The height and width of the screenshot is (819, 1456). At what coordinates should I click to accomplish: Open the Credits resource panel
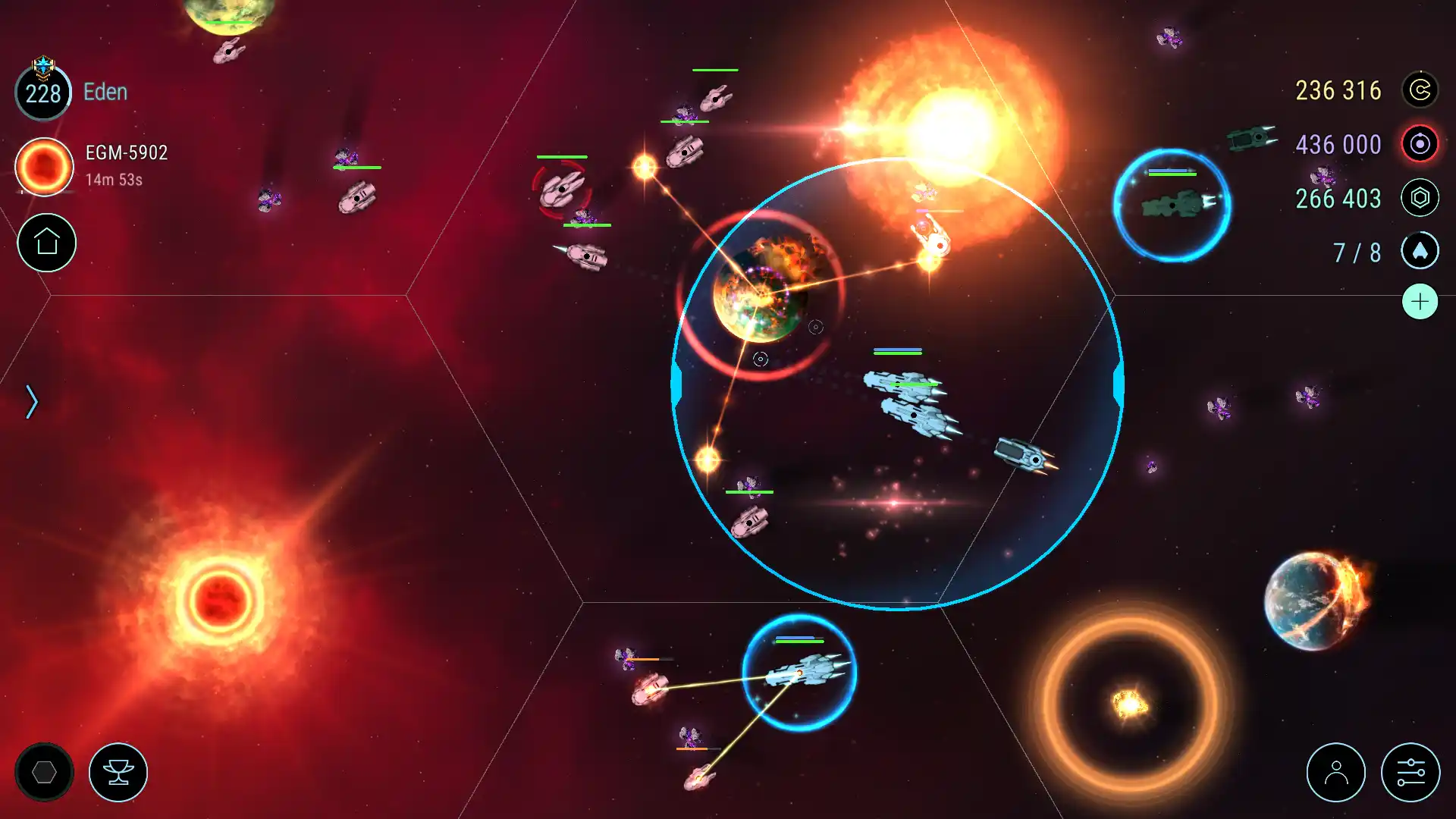pyautogui.click(x=1421, y=90)
